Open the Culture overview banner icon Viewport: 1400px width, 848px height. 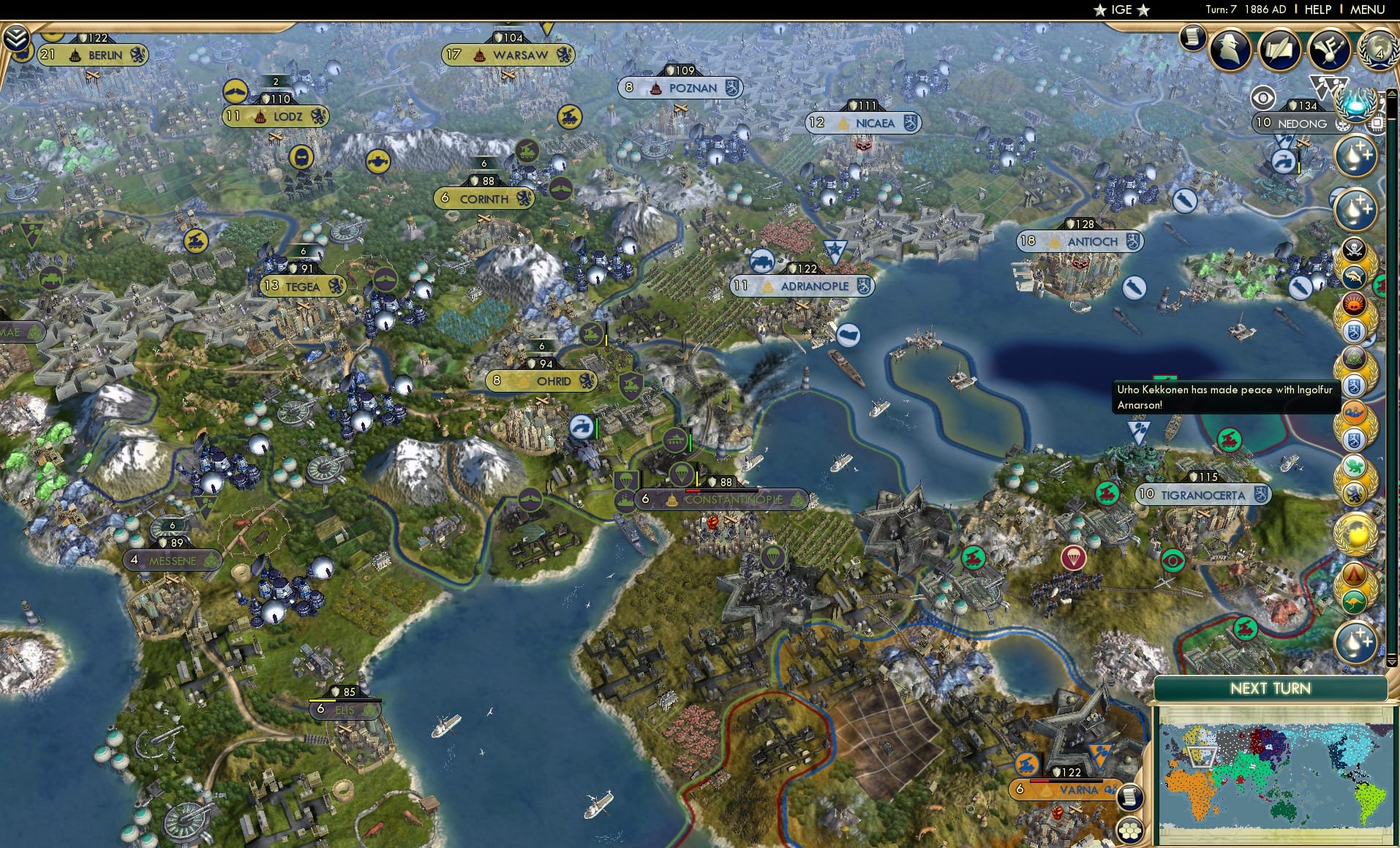click(1330, 48)
